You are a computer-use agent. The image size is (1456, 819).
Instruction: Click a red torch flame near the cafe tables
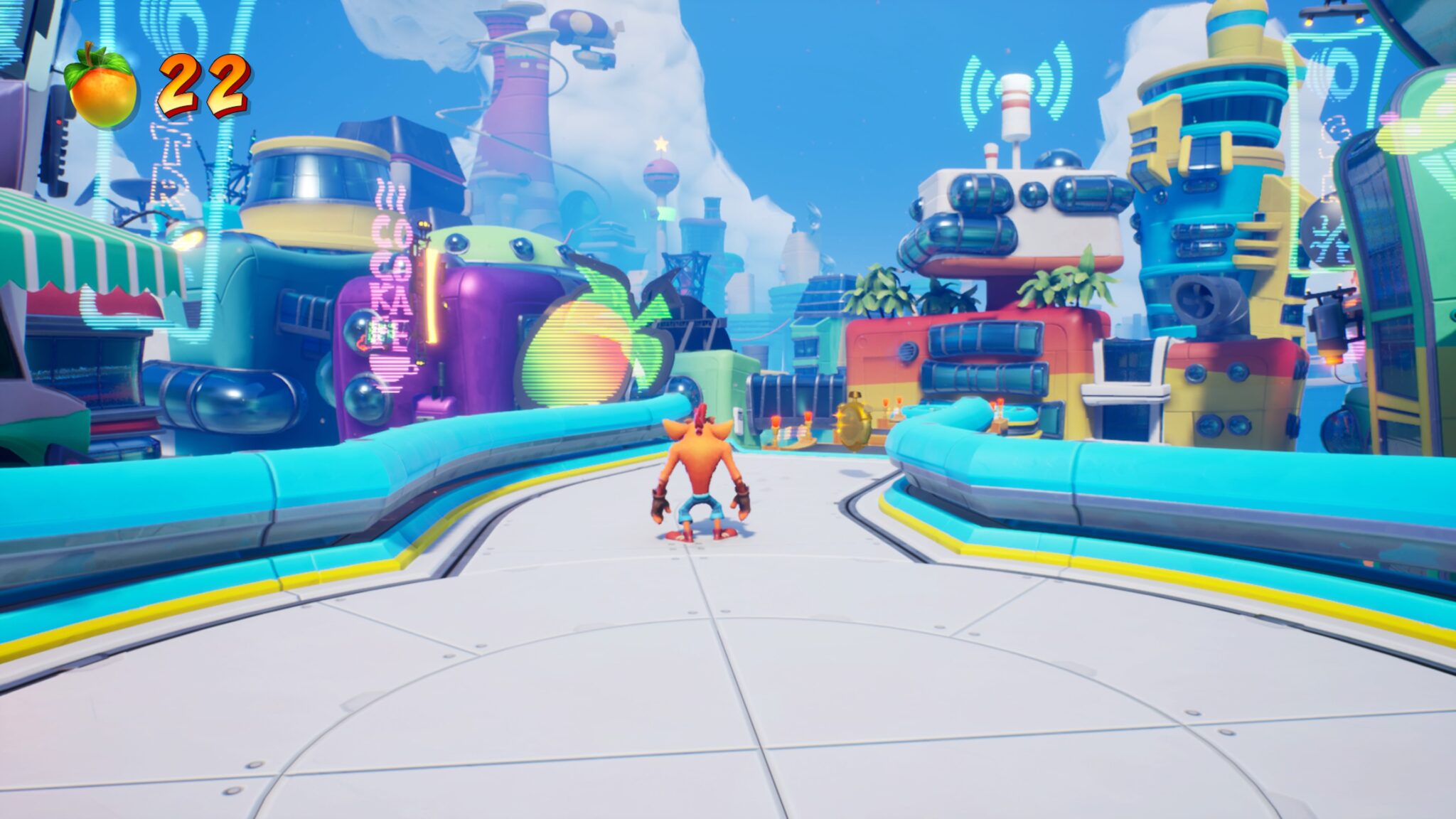[x=775, y=419]
